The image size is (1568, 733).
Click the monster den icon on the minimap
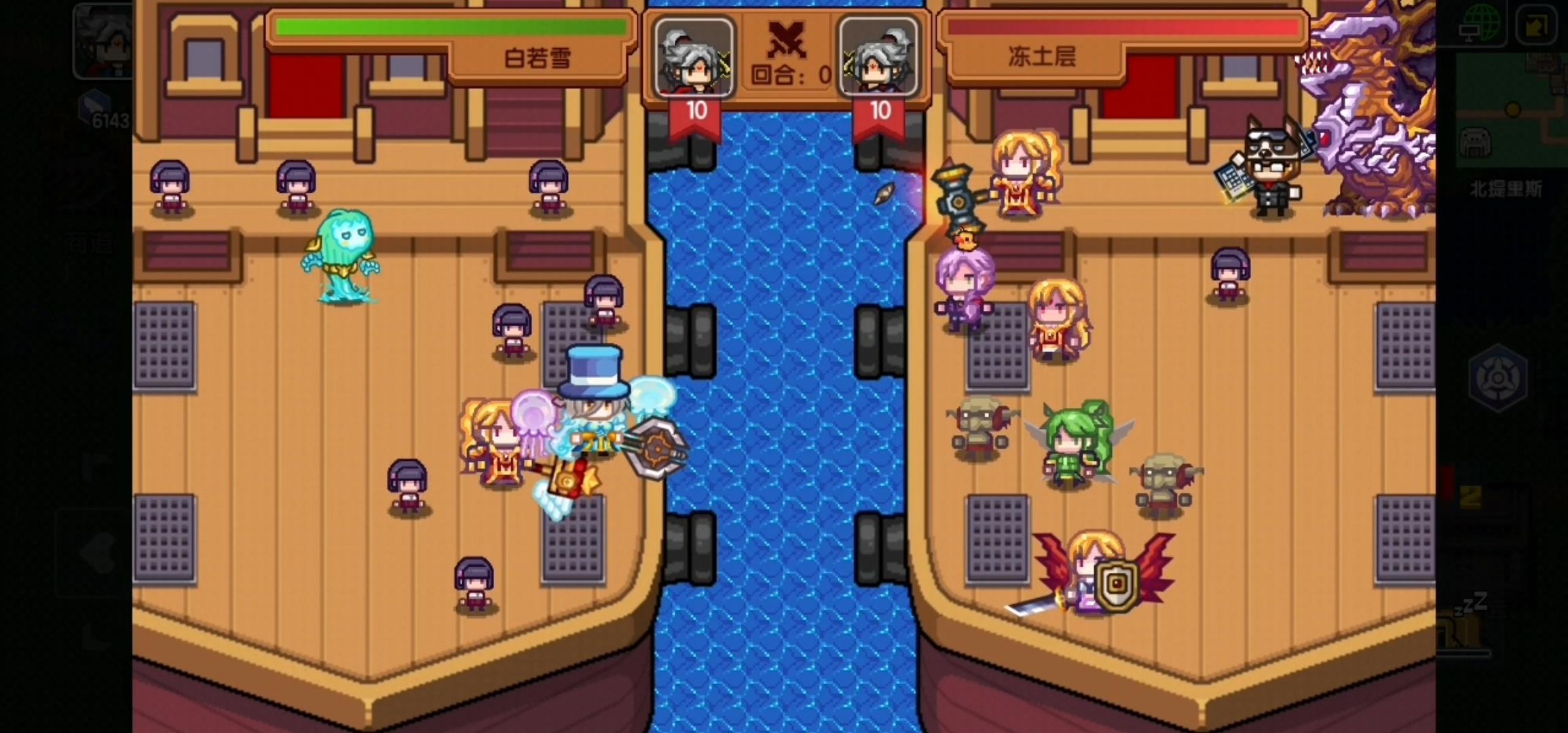pyautogui.click(x=1474, y=142)
